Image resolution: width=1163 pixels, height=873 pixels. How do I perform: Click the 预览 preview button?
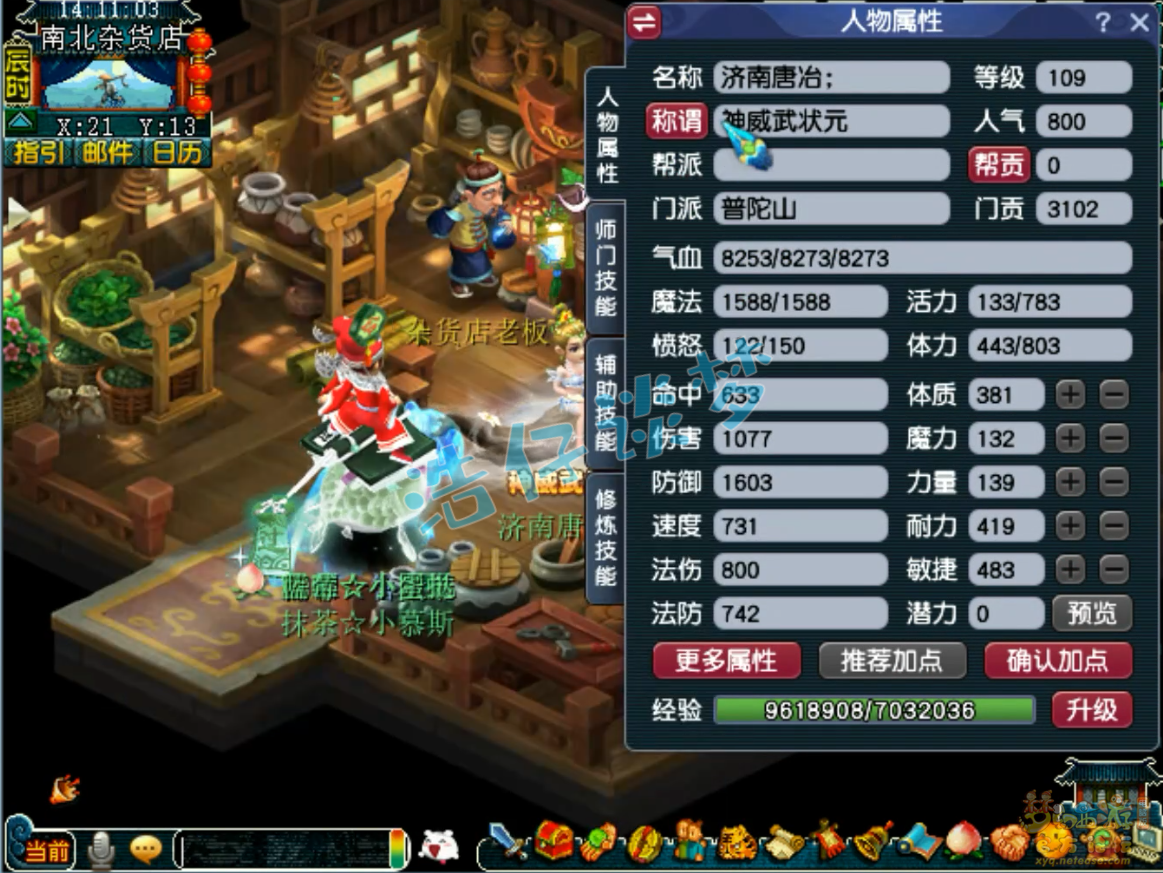[x=1091, y=613]
